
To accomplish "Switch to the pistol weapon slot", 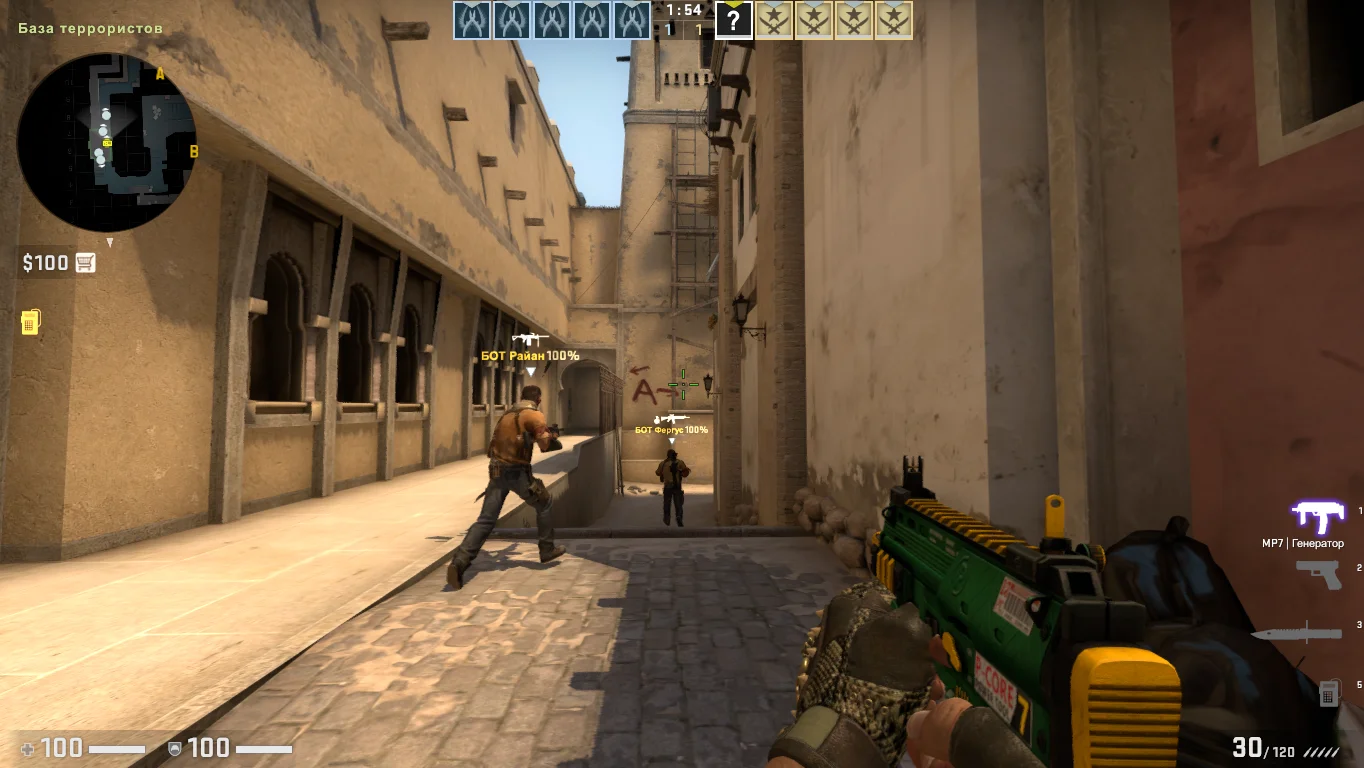I will [x=1318, y=573].
